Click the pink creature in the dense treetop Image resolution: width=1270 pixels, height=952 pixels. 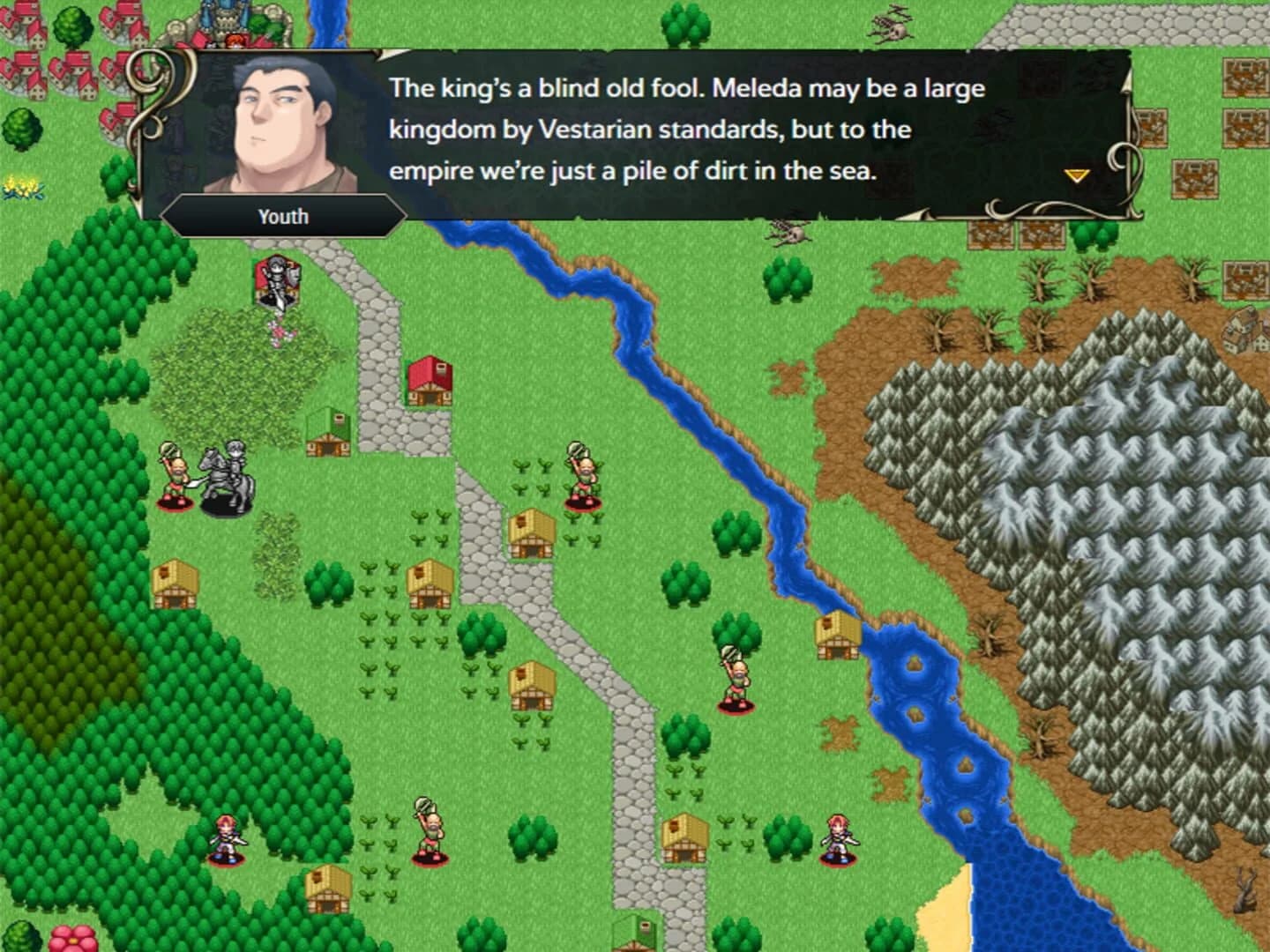click(279, 333)
